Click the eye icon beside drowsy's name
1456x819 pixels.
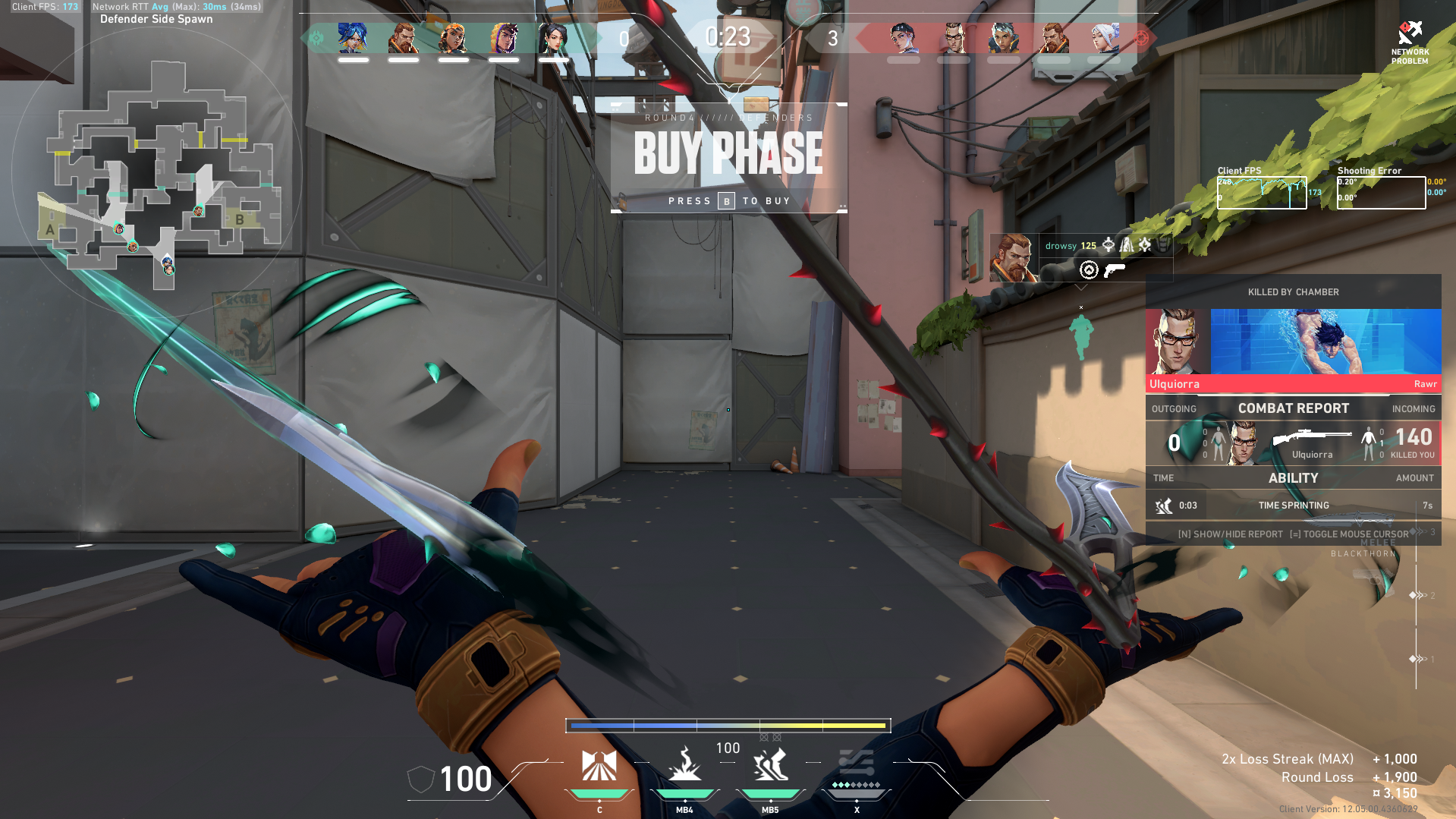tap(1109, 245)
